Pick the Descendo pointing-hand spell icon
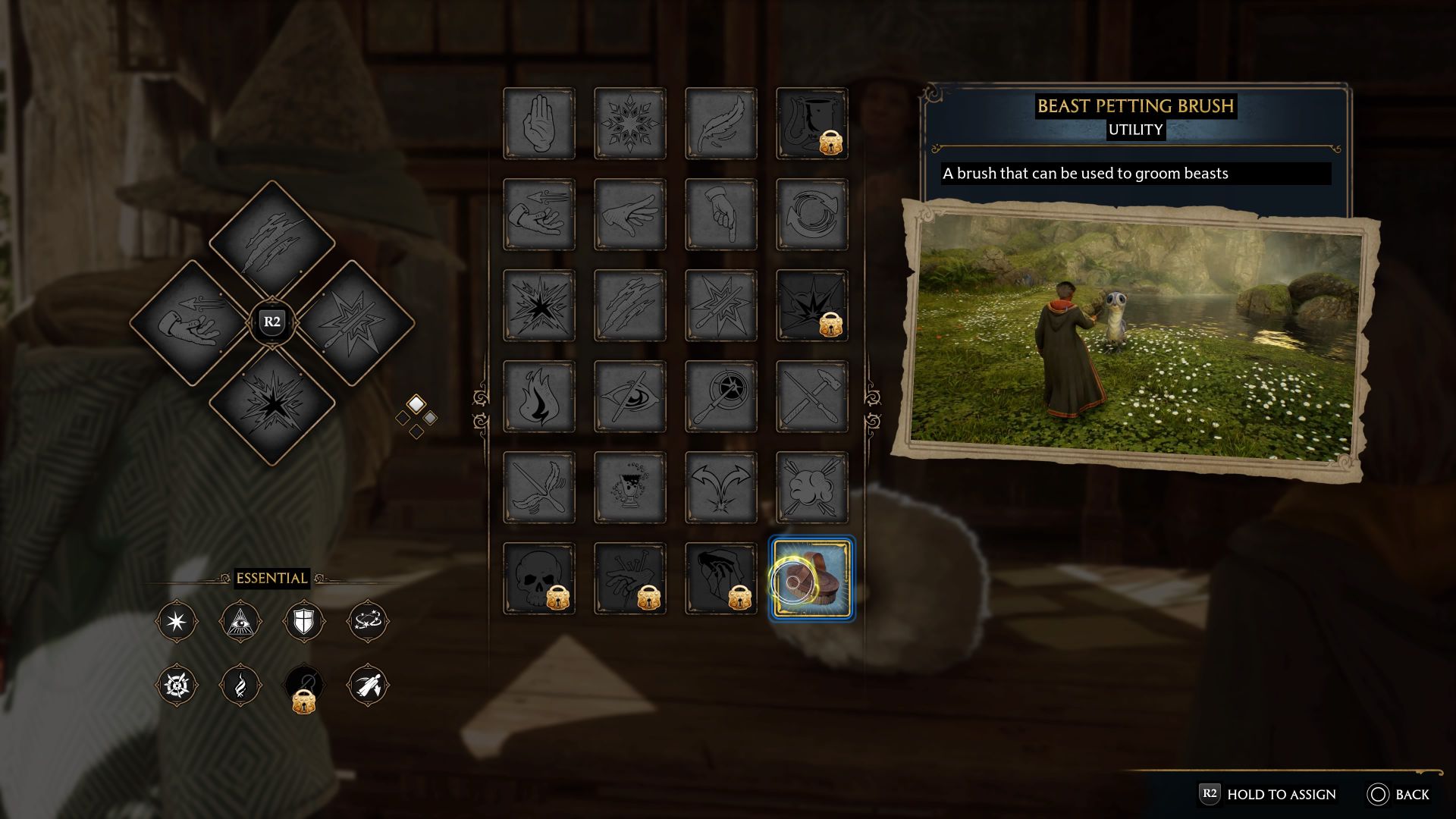Image resolution: width=1456 pixels, height=819 pixels. (x=720, y=215)
